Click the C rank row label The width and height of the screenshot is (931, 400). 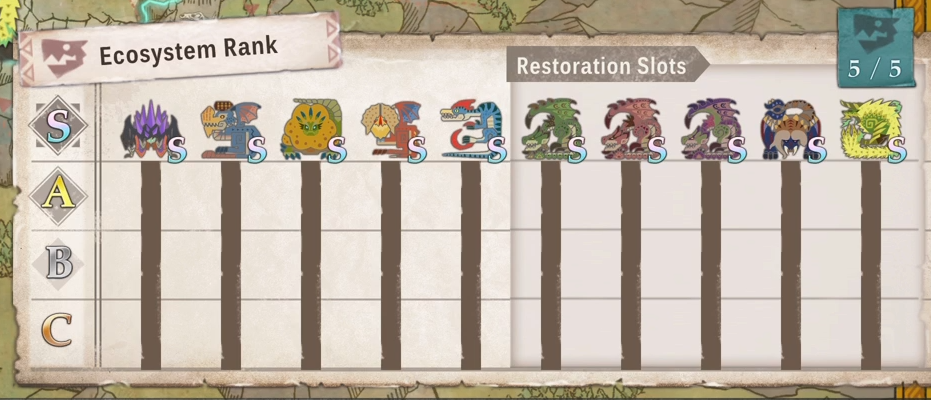58,330
